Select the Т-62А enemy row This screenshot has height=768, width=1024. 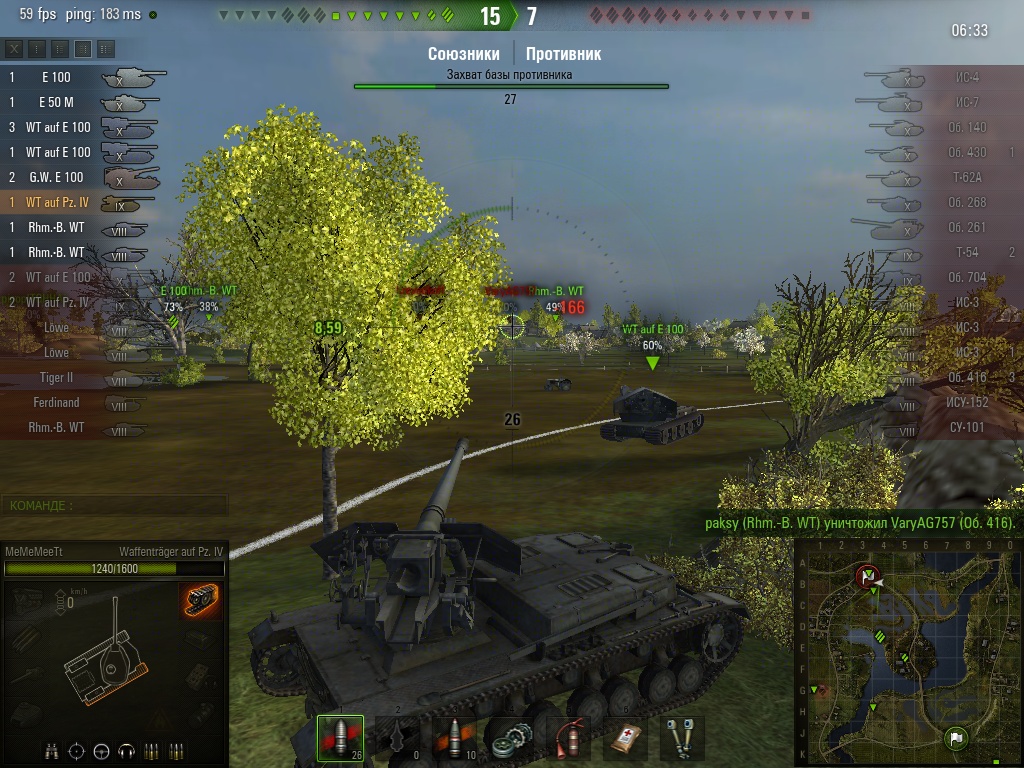[x=940, y=177]
